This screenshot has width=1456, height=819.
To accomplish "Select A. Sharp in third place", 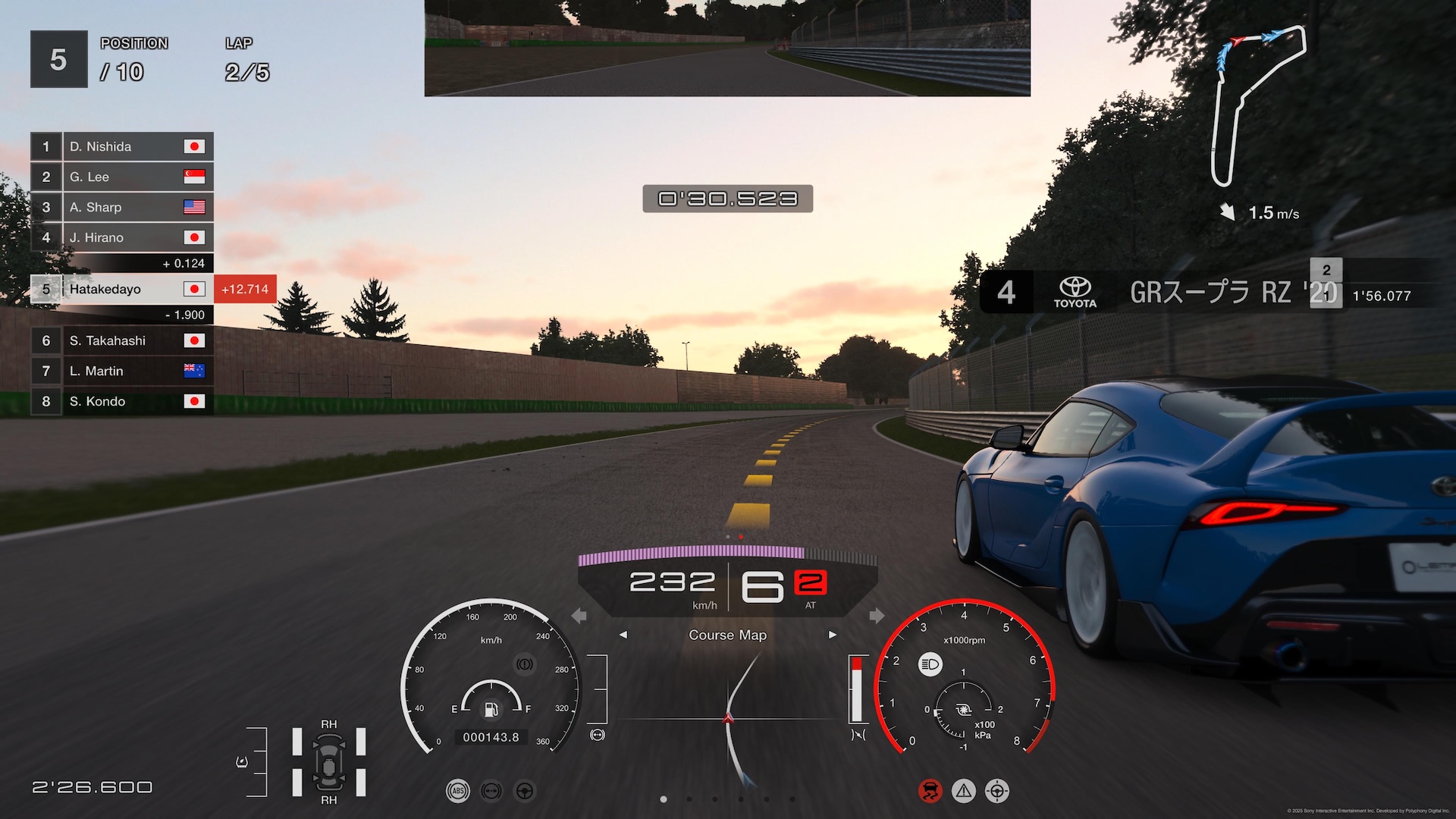I will (x=121, y=207).
